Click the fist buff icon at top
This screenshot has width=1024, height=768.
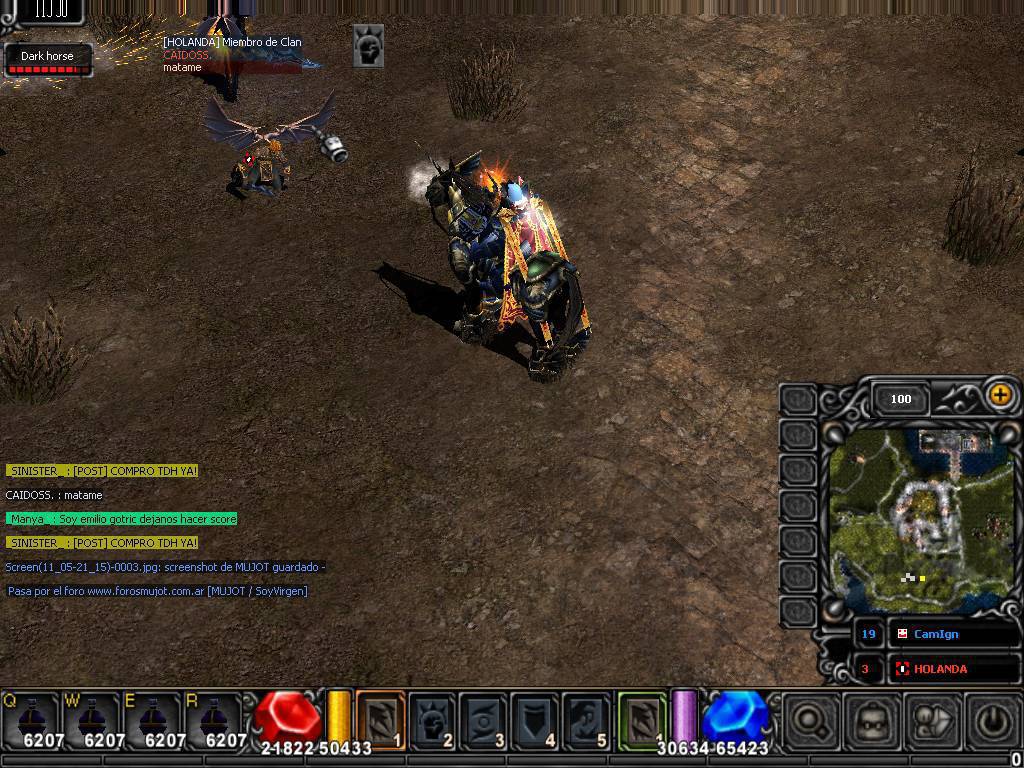click(x=368, y=46)
